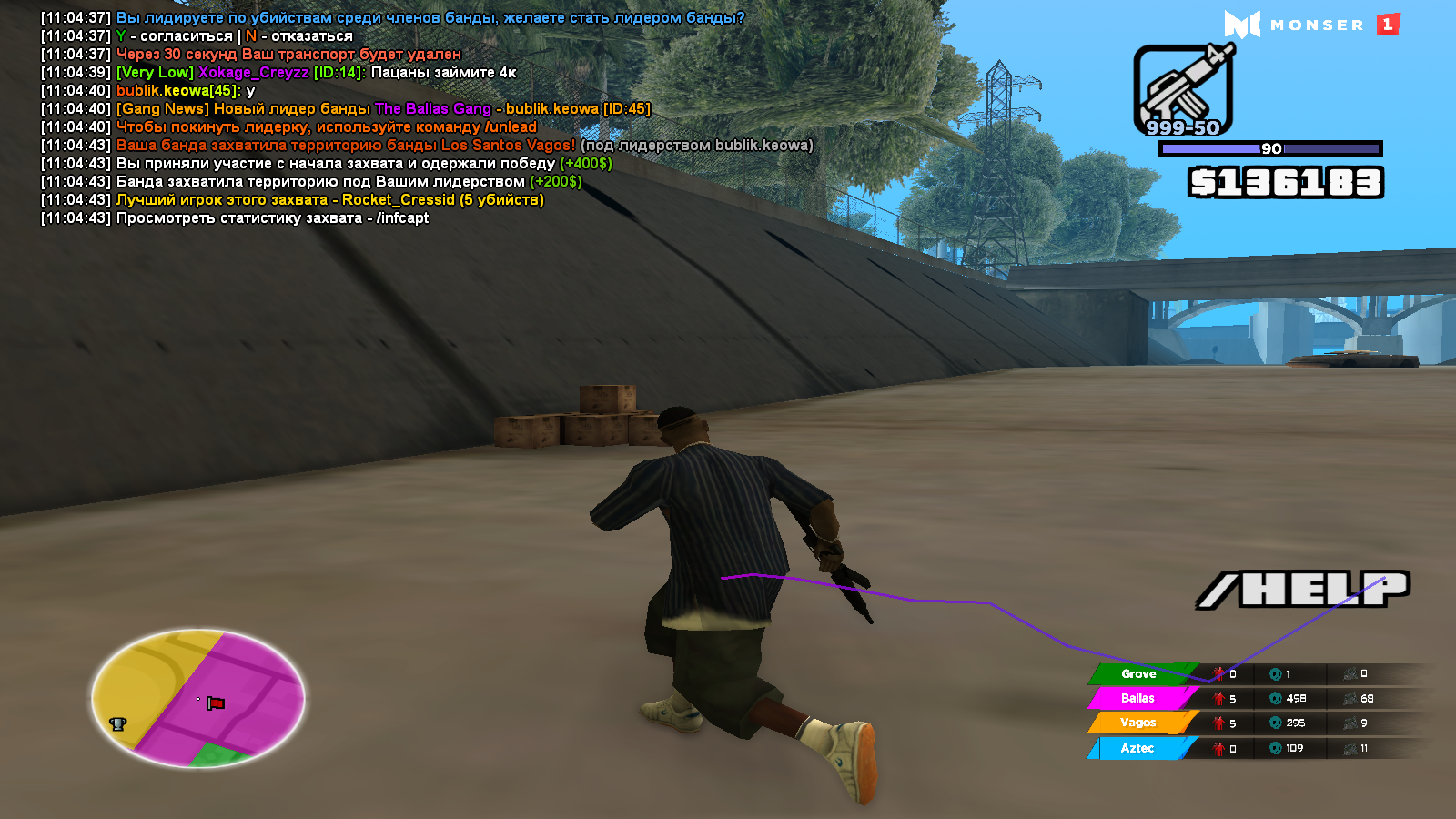Click the trophy marker on the minimap

(117, 723)
